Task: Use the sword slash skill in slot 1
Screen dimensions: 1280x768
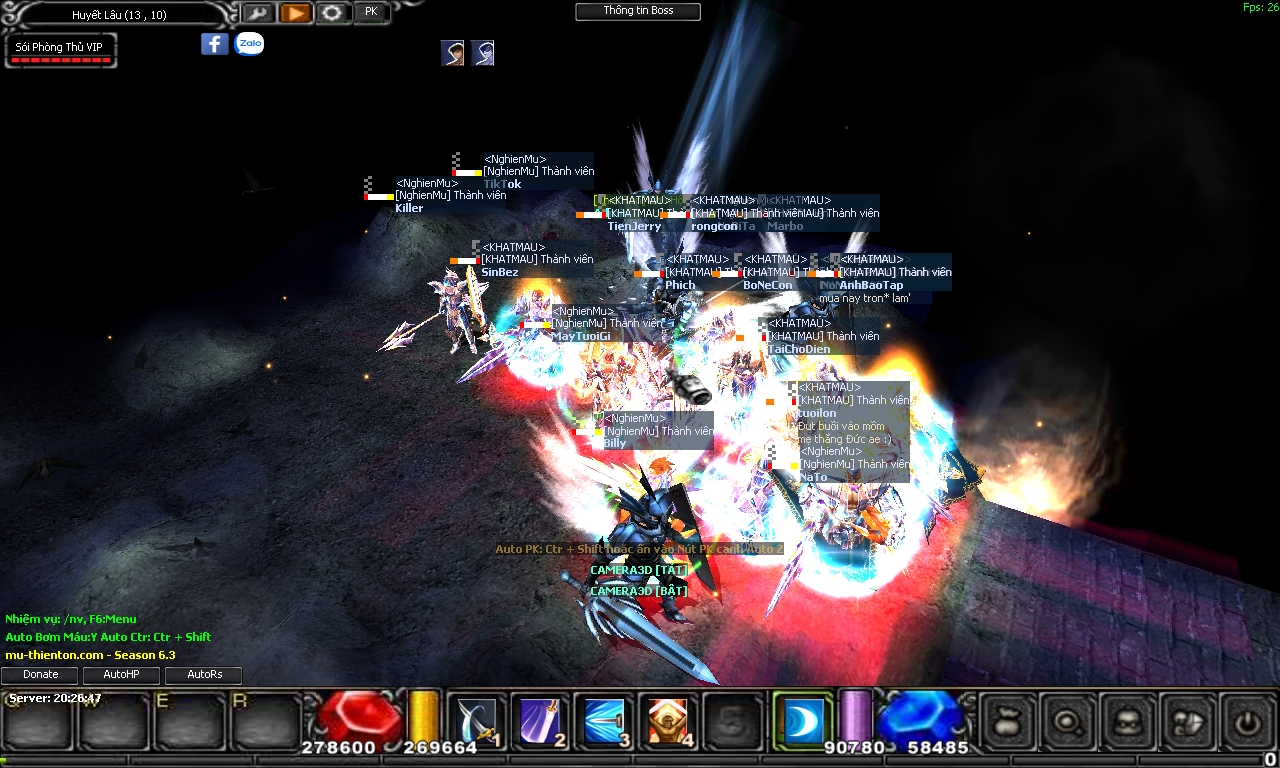Action: (476, 721)
